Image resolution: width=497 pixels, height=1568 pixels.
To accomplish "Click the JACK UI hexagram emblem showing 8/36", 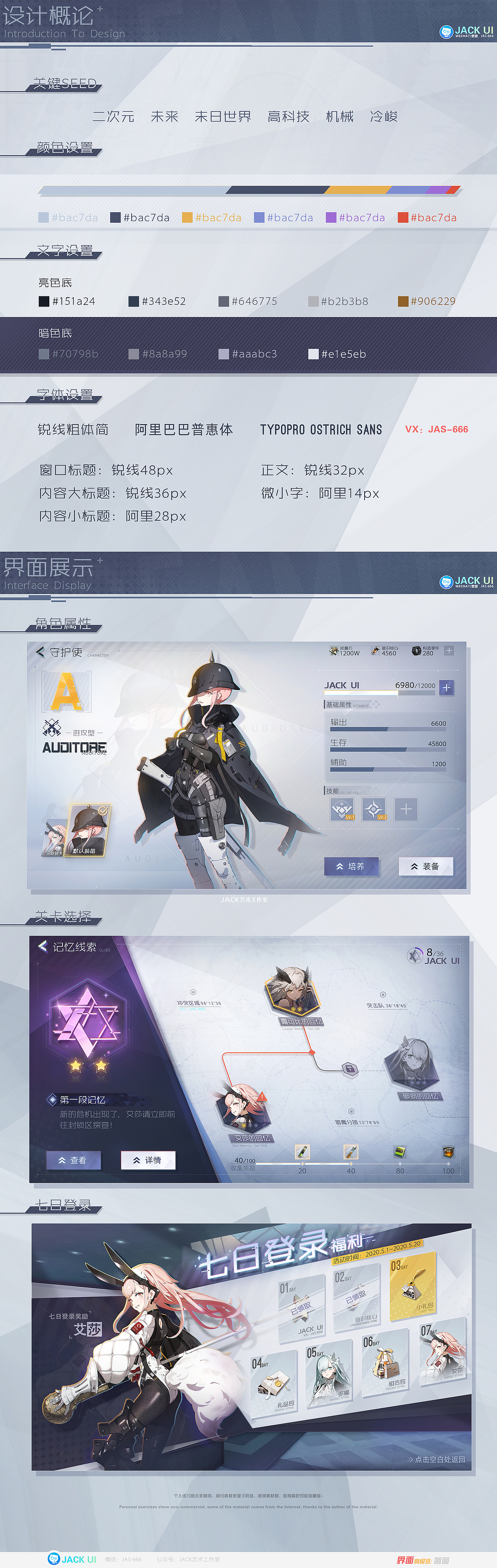I will (417, 955).
